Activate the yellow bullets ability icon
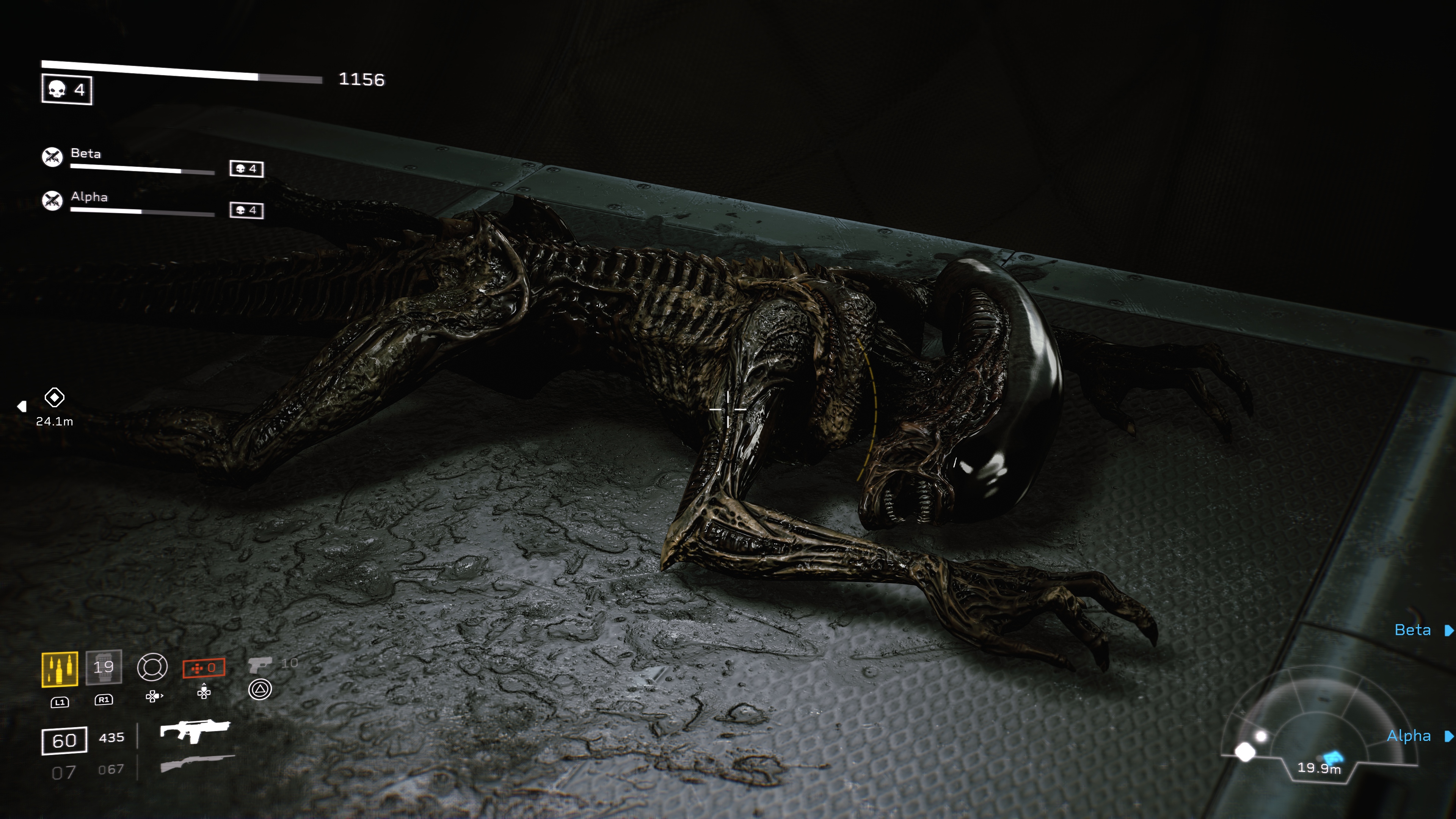This screenshot has width=1456, height=819. pyautogui.click(x=60, y=669)
